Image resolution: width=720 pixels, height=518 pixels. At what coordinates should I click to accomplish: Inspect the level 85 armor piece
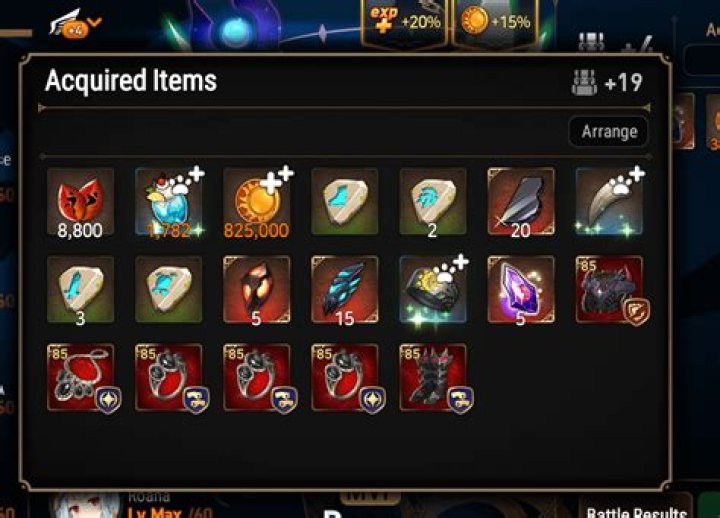(608, 289)
